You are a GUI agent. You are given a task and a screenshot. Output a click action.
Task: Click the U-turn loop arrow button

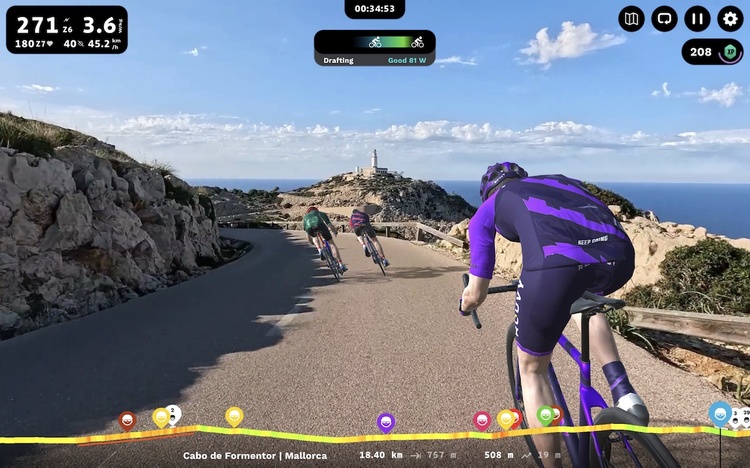[x=665, y=19]
